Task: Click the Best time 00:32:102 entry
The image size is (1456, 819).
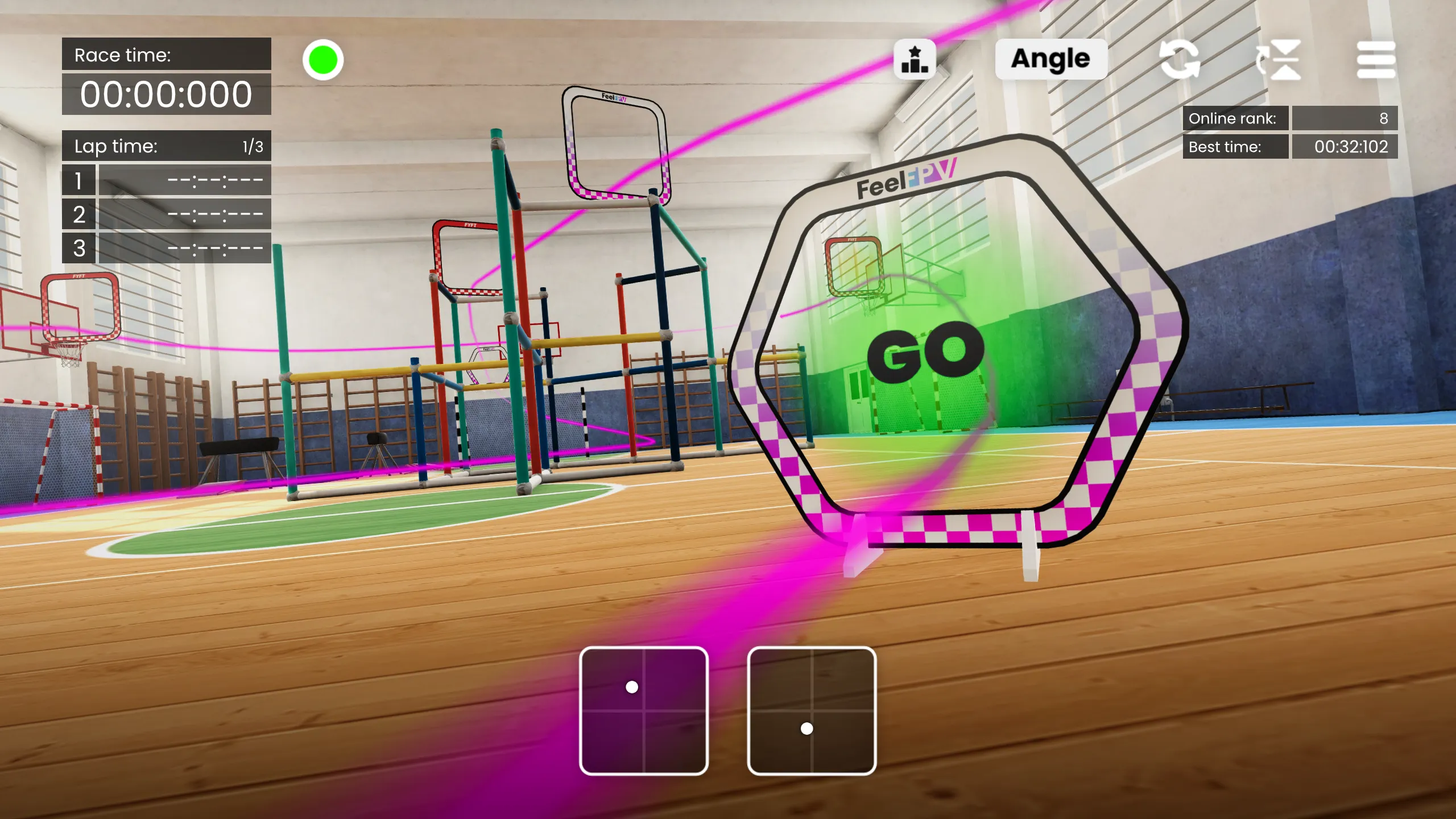Action: pos(1345,147)
